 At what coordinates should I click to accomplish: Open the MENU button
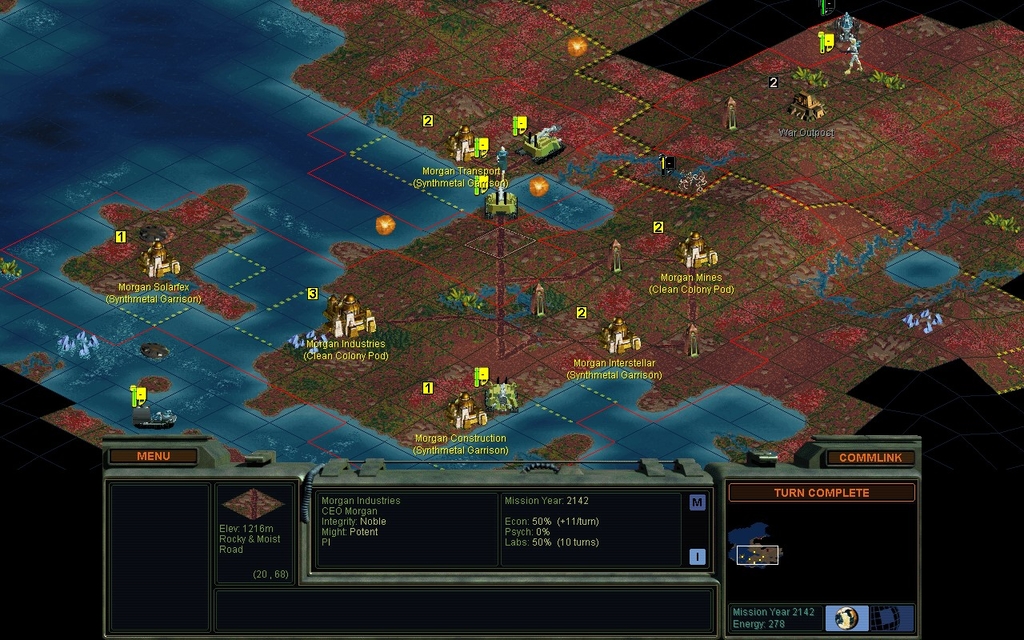(153, 456)
